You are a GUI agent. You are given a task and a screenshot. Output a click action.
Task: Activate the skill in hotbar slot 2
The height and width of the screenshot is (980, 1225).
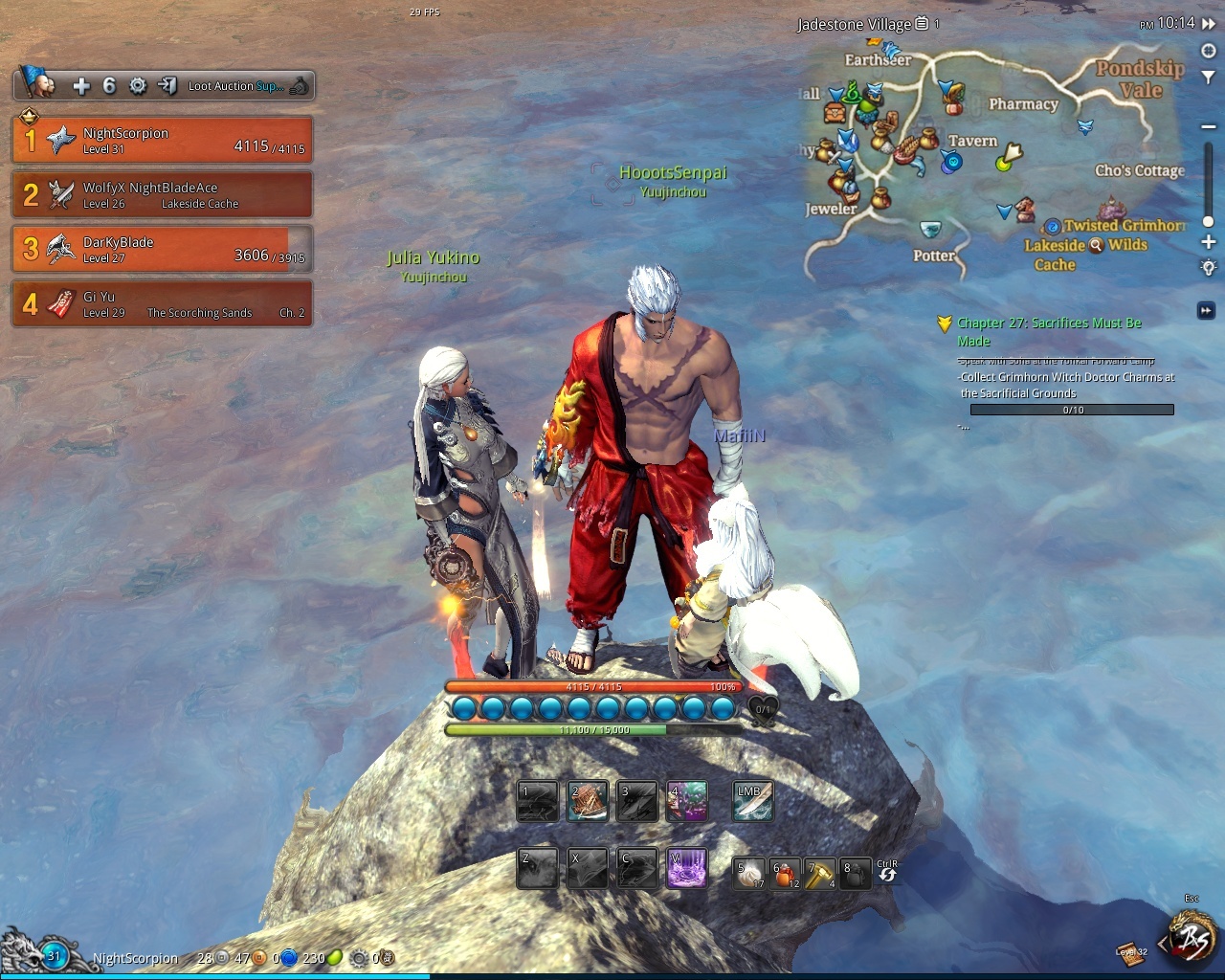pyautogui.click(x=588, y=802)
